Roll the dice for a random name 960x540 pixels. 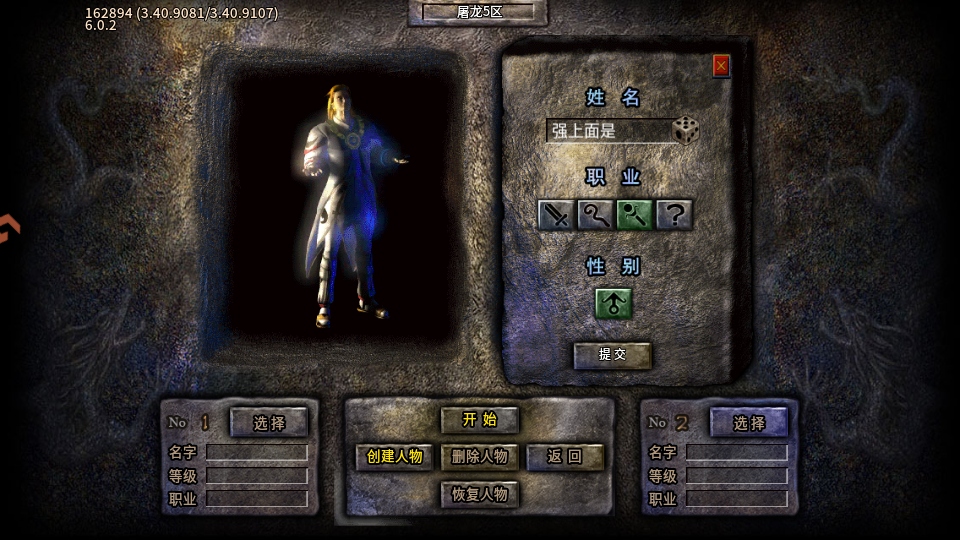click(x=686, y=130)
